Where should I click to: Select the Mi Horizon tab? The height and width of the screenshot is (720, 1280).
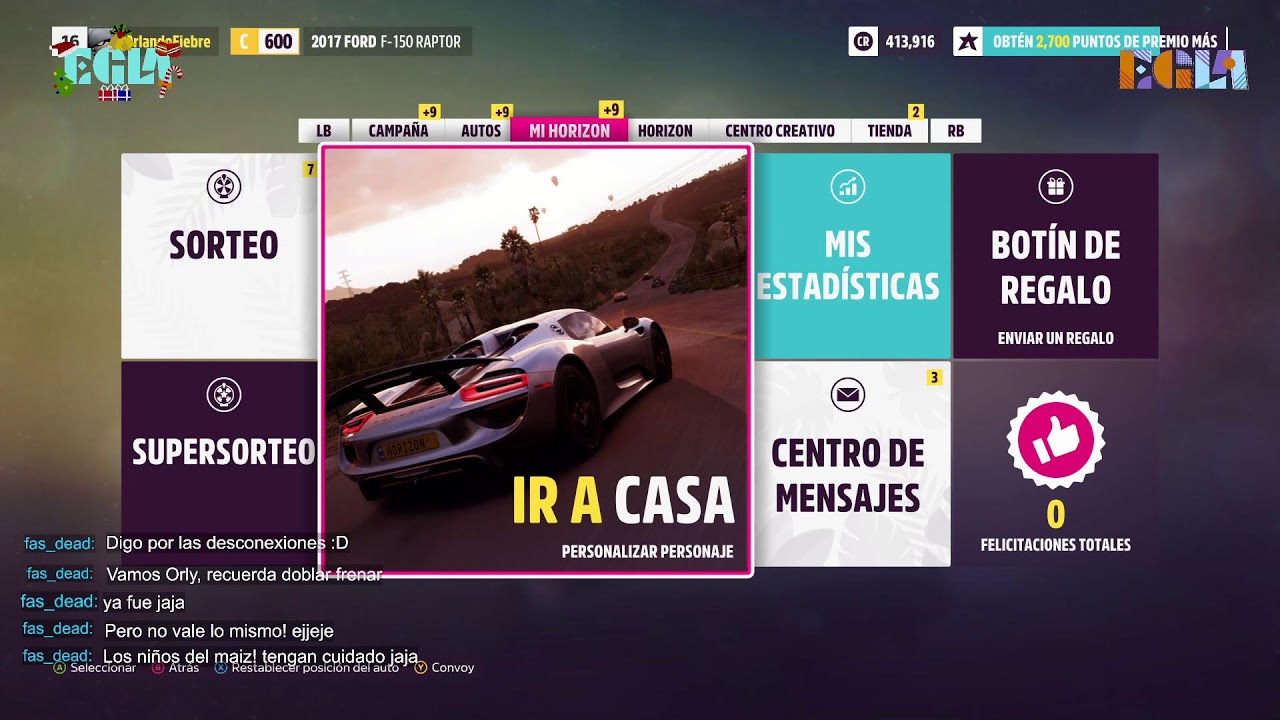coord(569,131)
